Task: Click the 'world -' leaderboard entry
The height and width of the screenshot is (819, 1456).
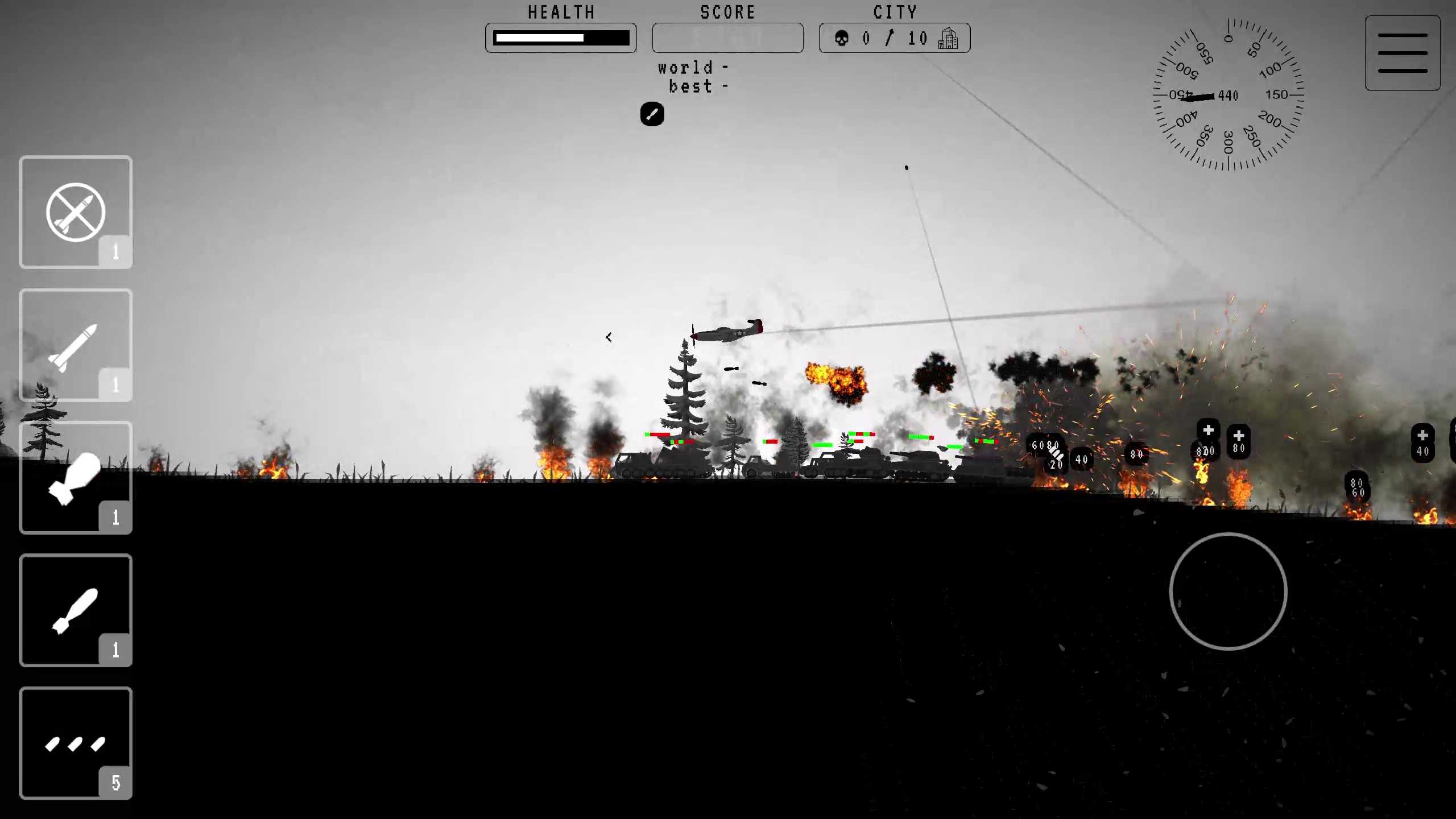Action: 691,68
